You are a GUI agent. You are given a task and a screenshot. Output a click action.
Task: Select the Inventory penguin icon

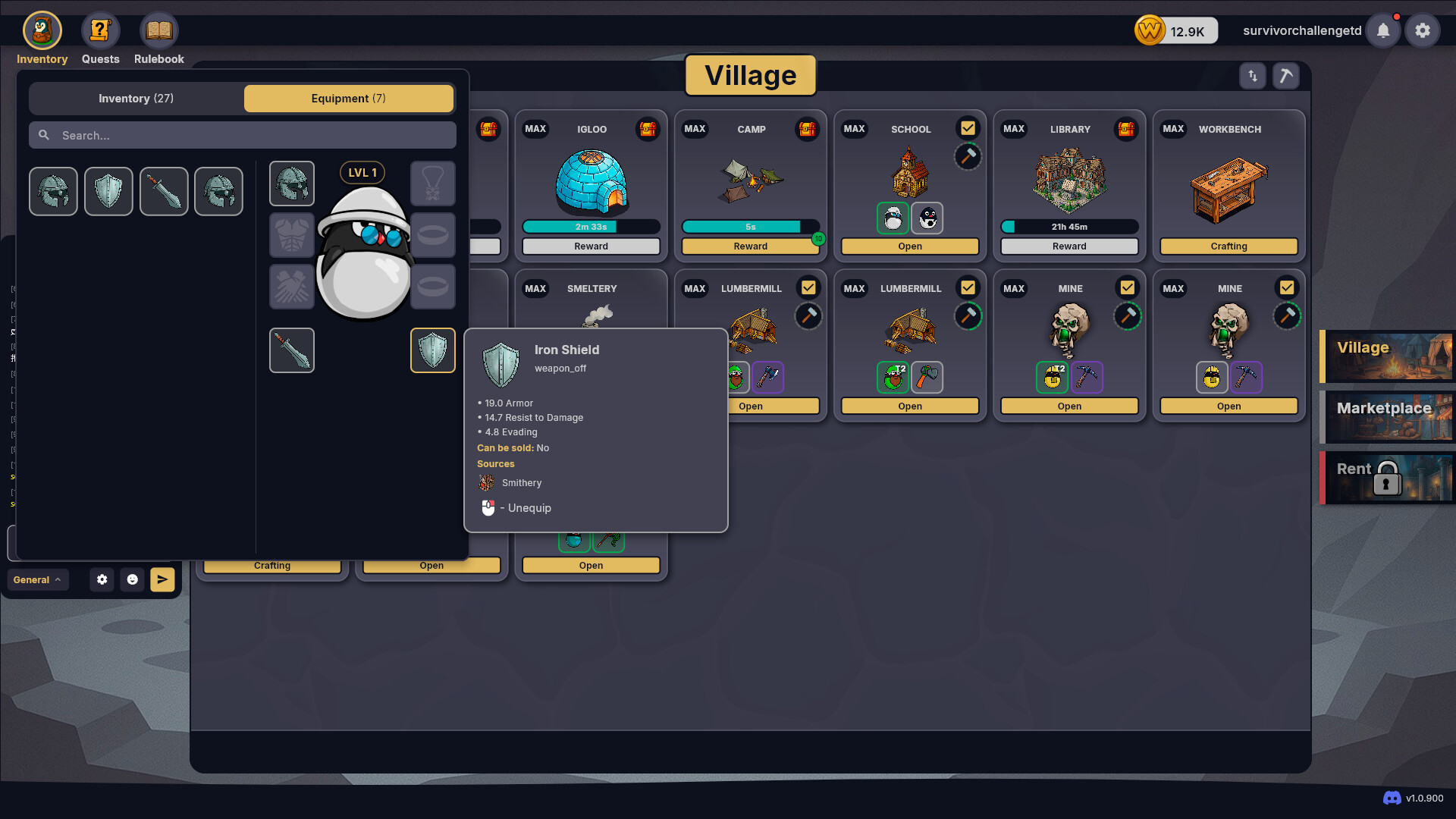[42, 30]
